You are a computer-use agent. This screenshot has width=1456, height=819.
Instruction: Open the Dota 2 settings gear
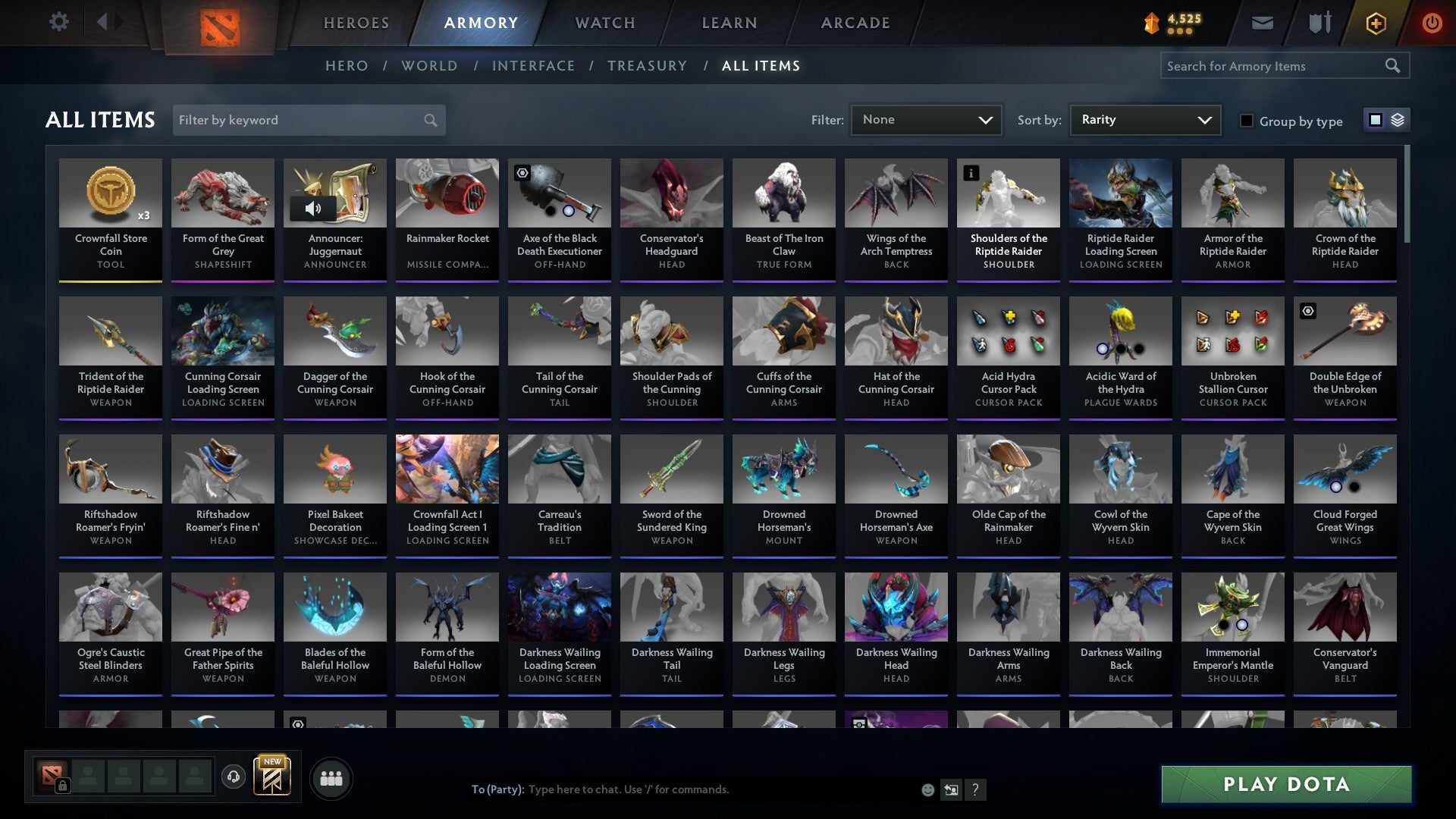point(58,22)
